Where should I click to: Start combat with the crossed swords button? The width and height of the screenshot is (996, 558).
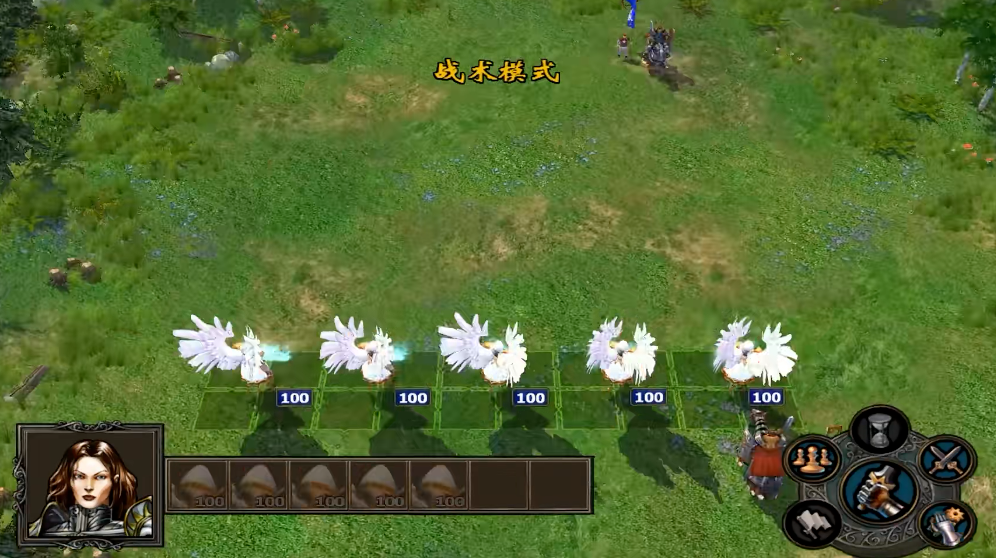coord(945,458)
